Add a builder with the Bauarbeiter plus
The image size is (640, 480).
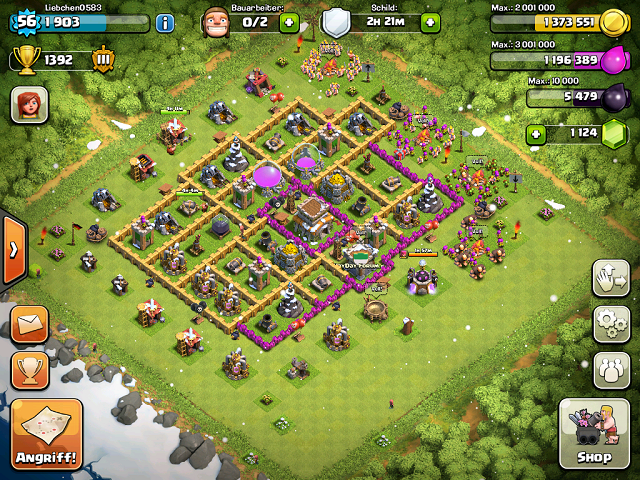pos(289,22)
